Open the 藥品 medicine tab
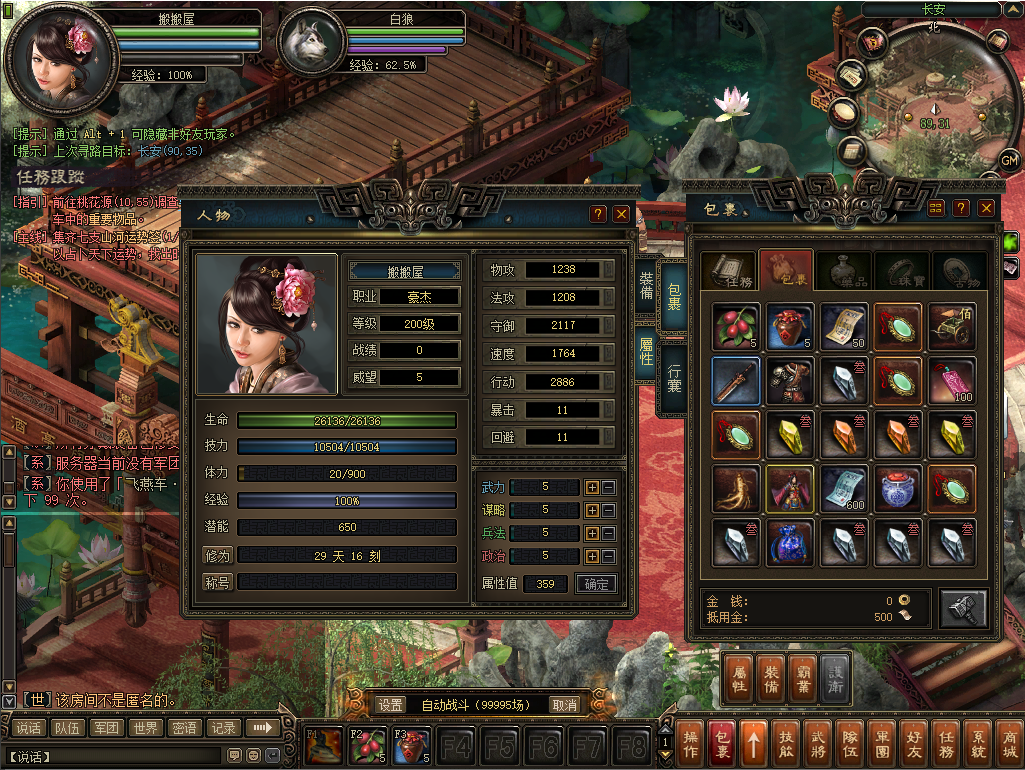The height and width of the screenshot is (770, 1025). click(x=843, y=271)
